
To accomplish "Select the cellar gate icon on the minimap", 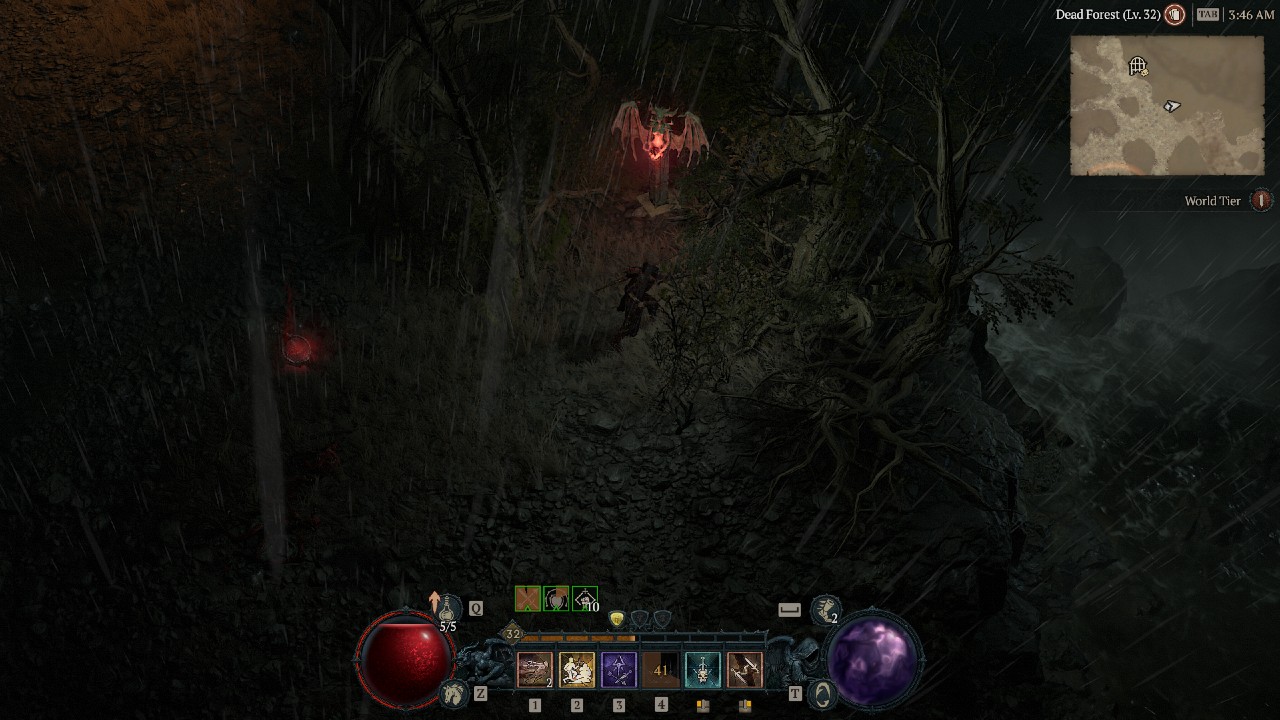I will [x=1137, y=65].
